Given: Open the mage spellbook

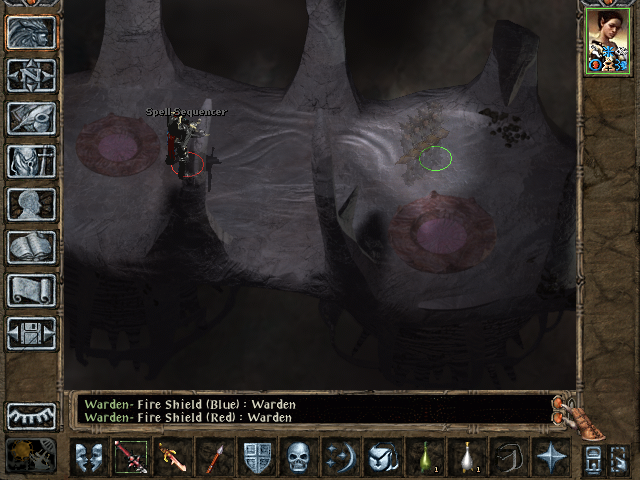Looking at the screenshot, I should 31,247.
